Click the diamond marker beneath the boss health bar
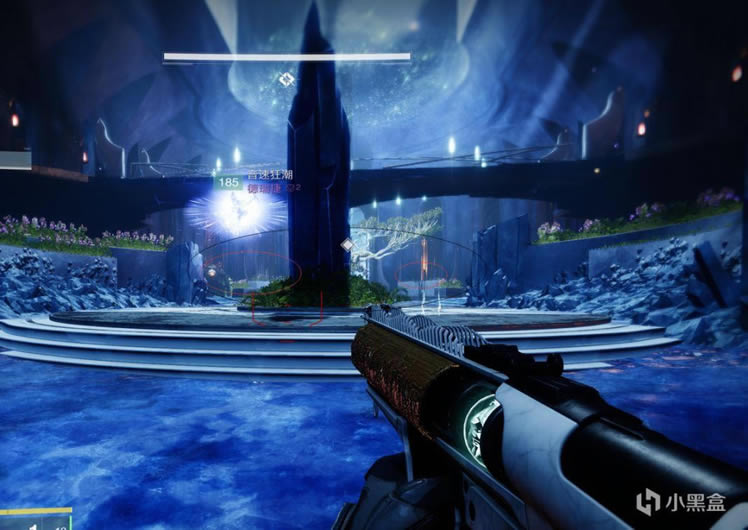The width and height of the screenshot is (748, 530). [287, 78]
